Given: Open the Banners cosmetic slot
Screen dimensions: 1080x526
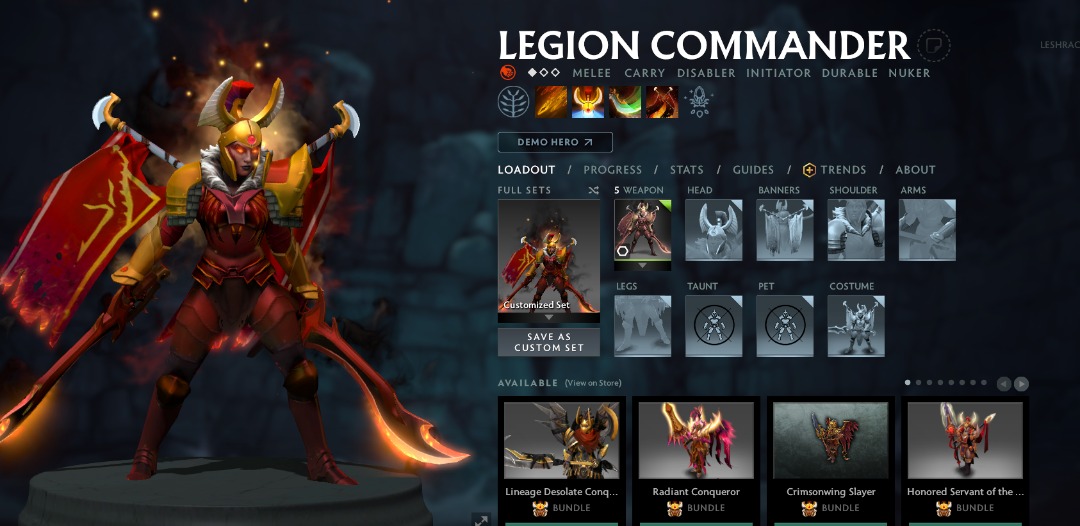Looking at the screenshot, I should [785, 230].
